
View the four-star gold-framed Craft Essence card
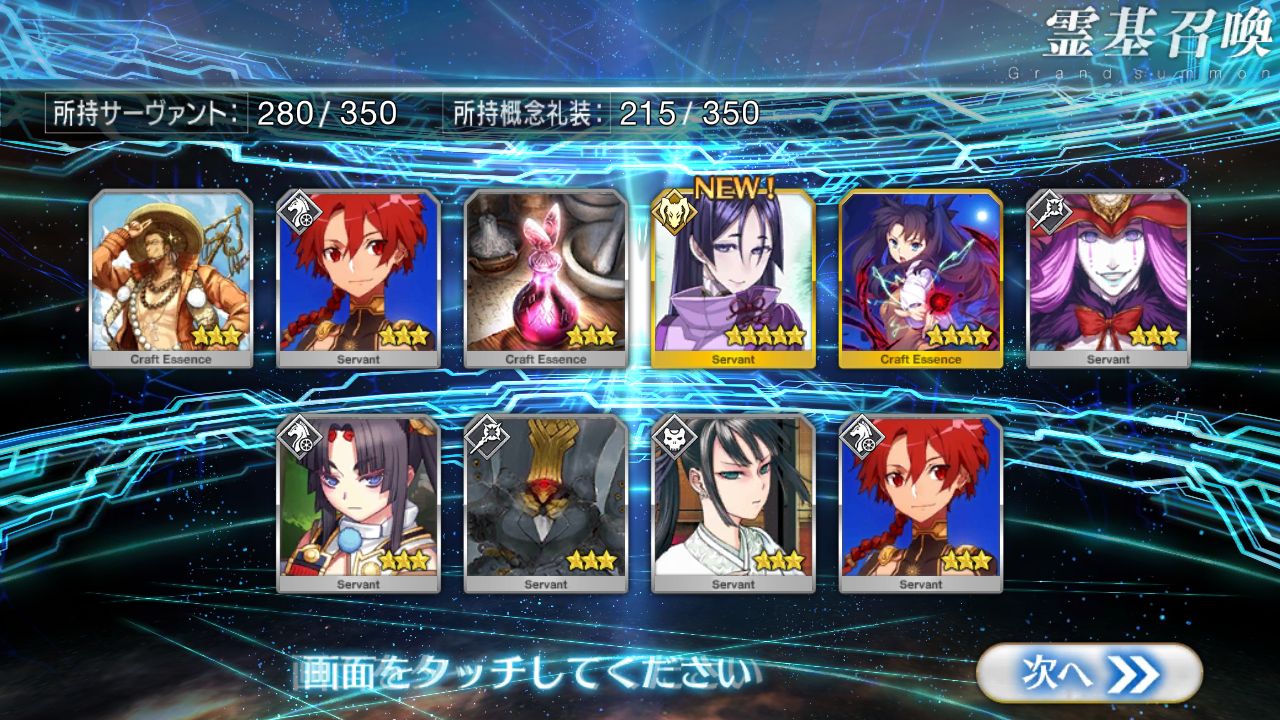click(x=921, y=277)
